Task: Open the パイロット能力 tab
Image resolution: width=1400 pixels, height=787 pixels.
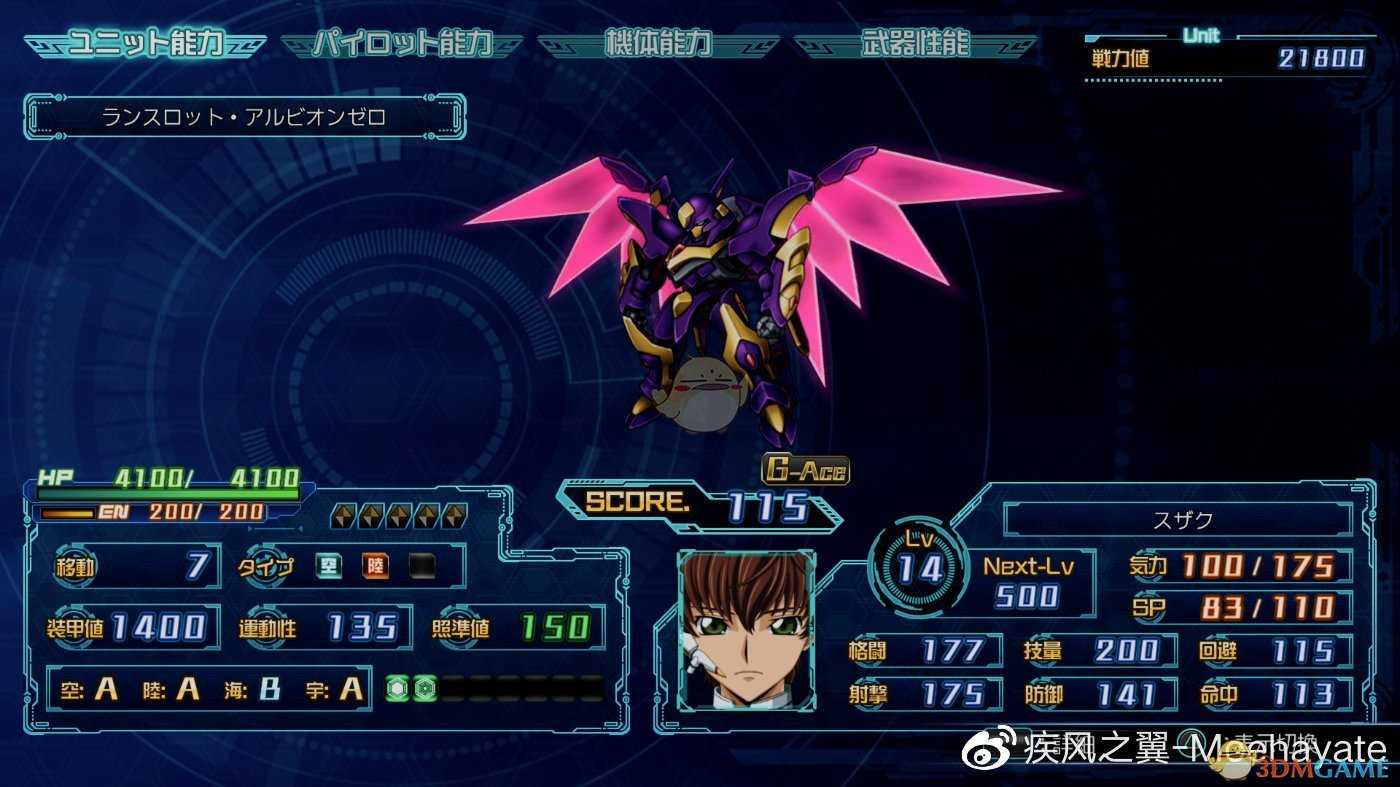Action: coord(402,45)
